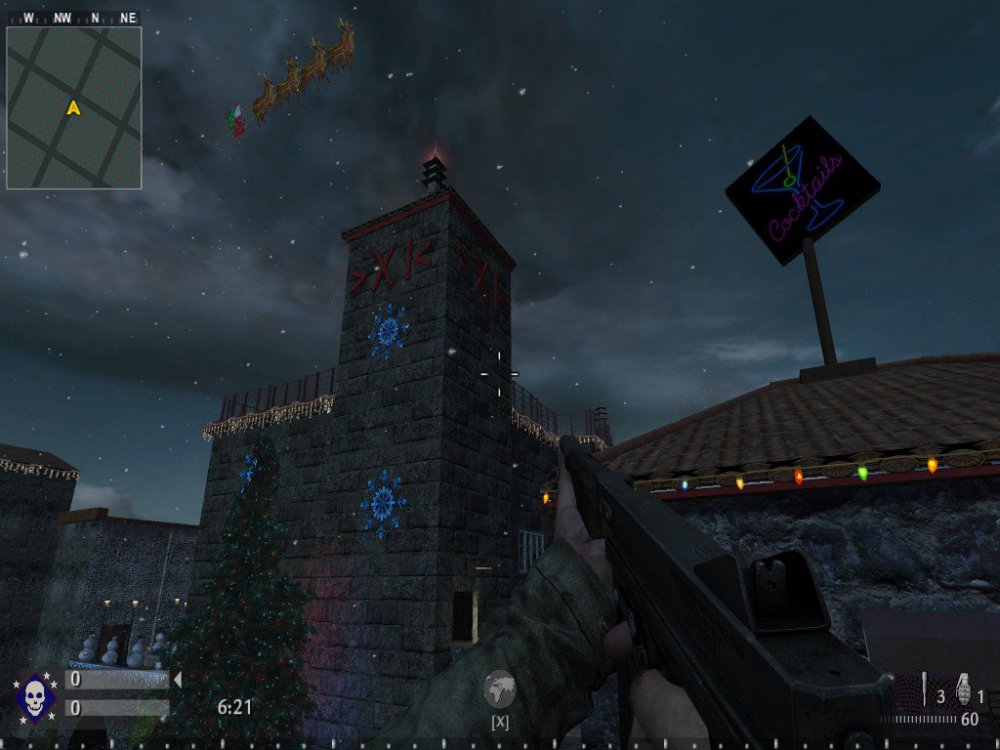Choose the frag grenade icon

pos(963,689)
